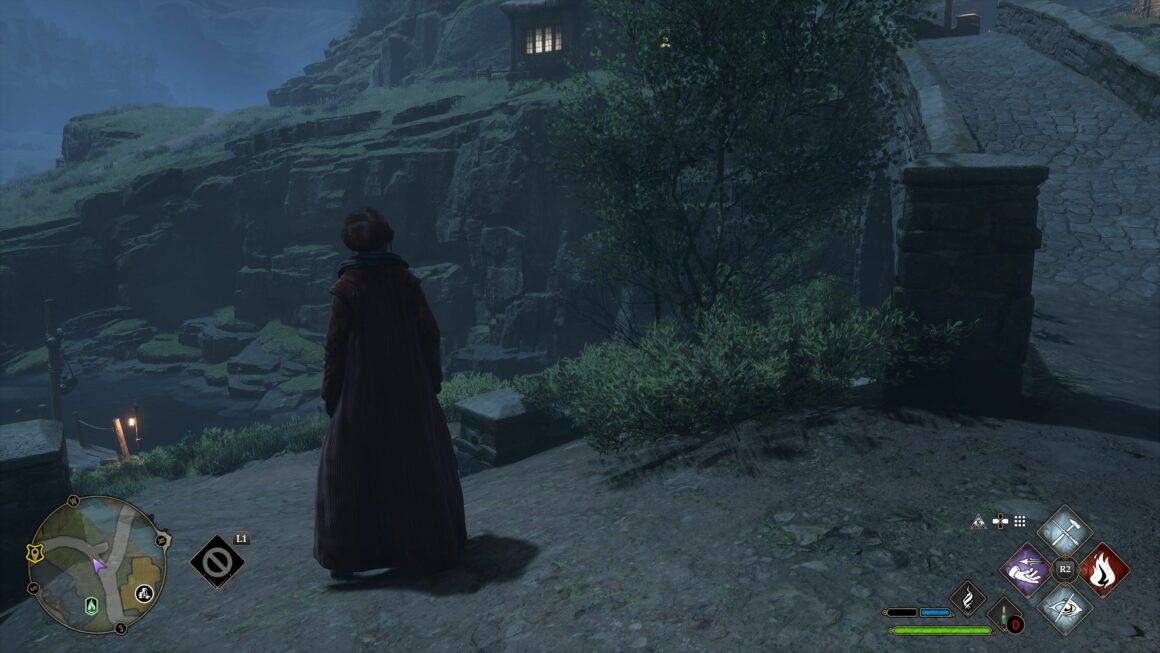This screenshot has height=653, width=1160.
Task: Open the circular minimap
Action: pos(97,565)
